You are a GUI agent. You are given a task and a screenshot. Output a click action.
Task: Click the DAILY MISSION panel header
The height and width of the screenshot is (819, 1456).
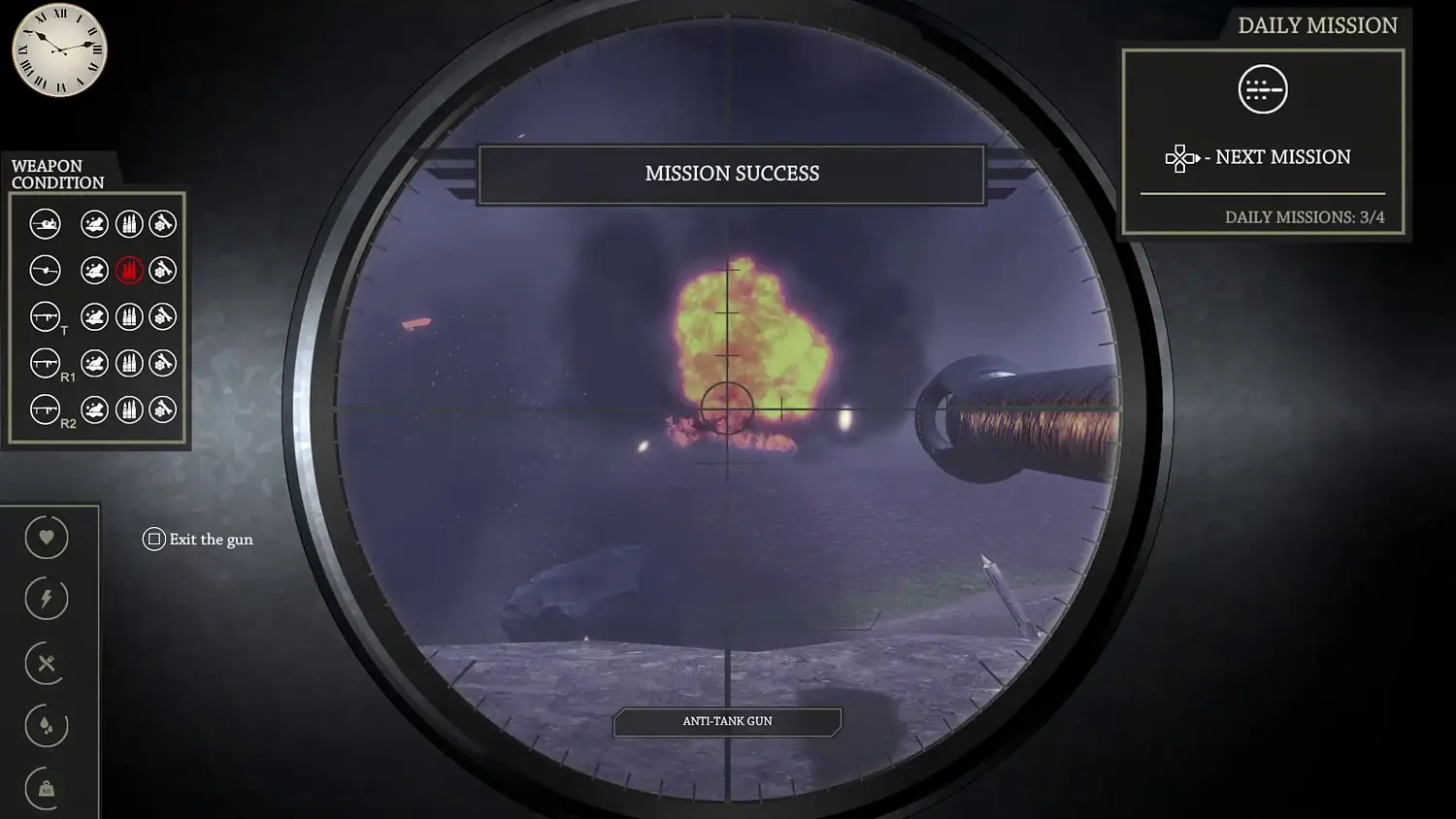click(1317, 25)
